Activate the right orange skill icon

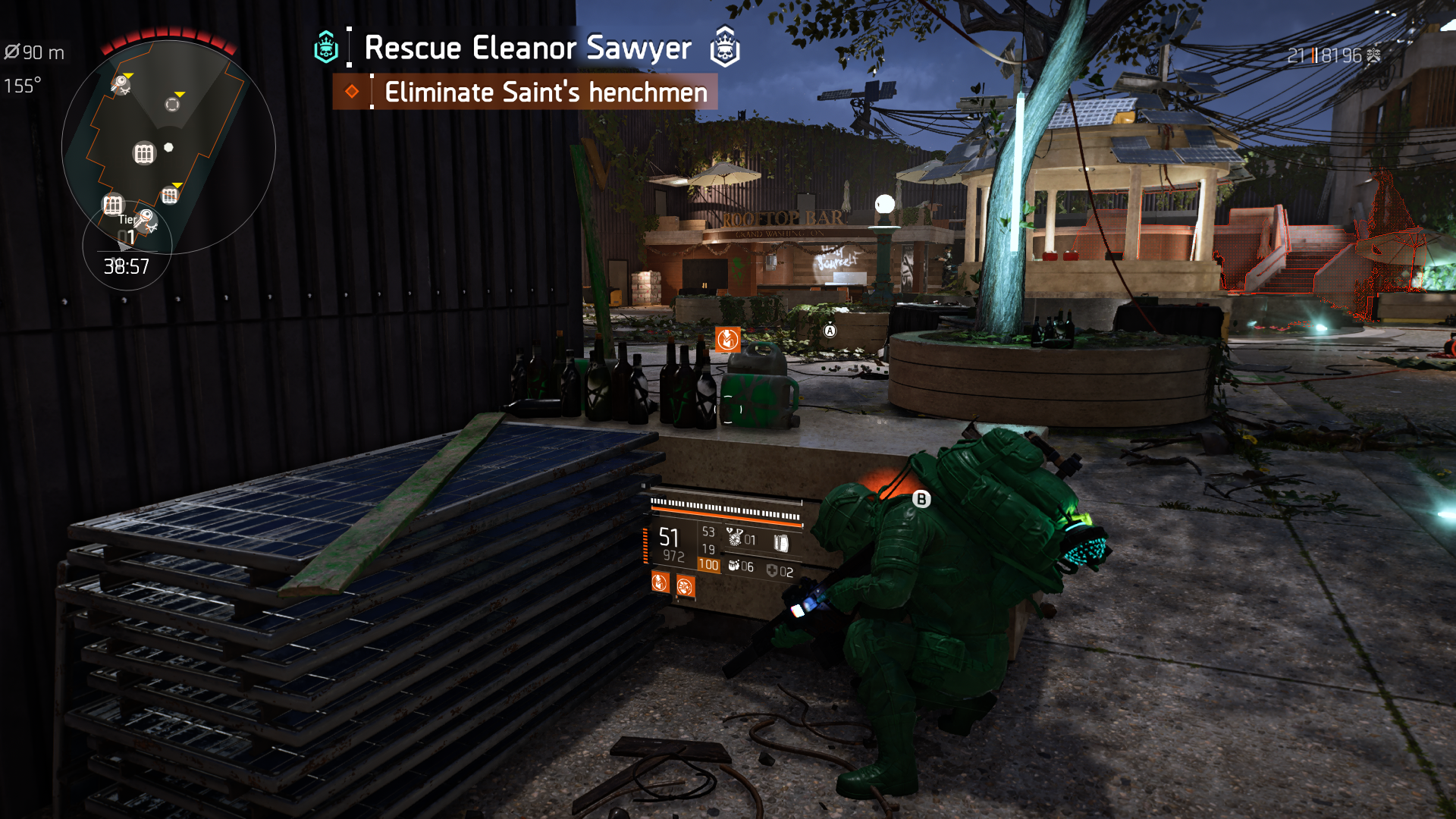coord(685,587)
